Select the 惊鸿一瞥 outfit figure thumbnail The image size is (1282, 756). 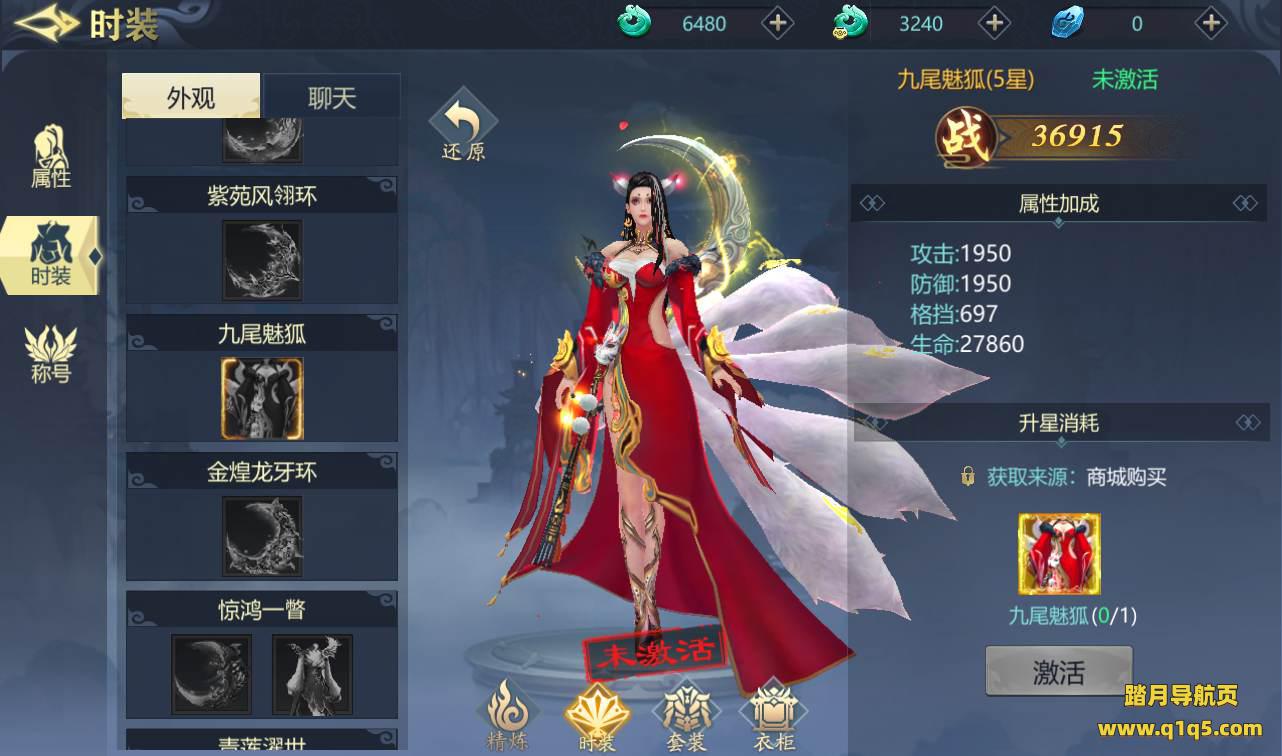312,673
